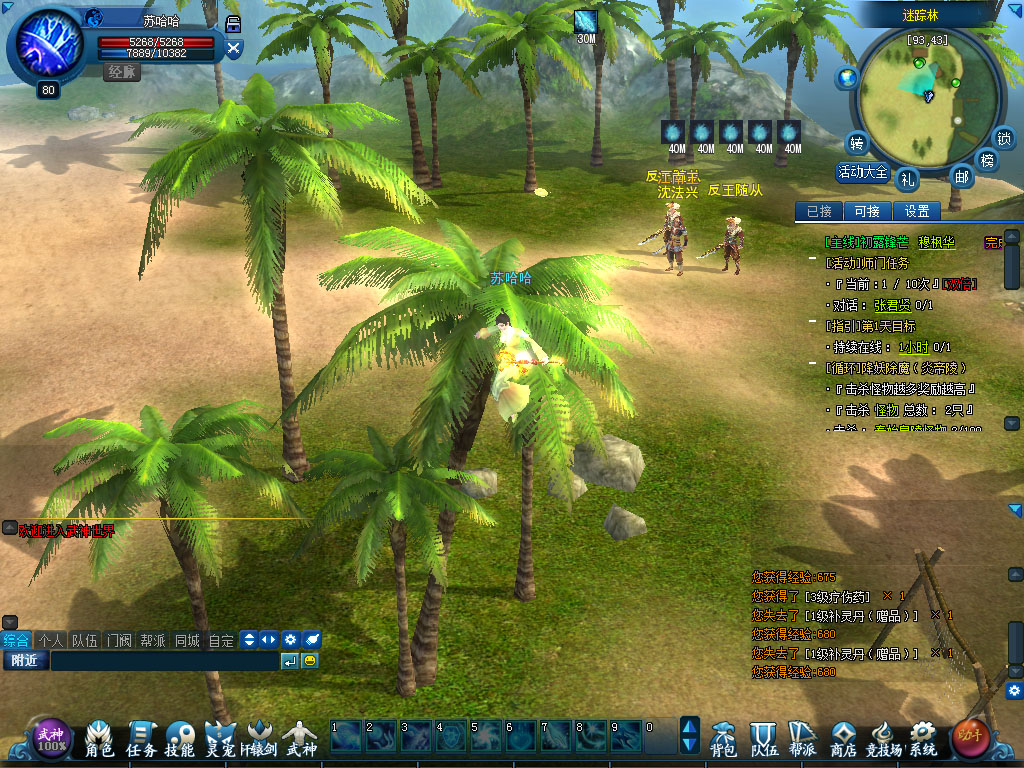Switch to the 可接 available quests tab
This screenshot has height=768, width=1024.
[867, 211]
